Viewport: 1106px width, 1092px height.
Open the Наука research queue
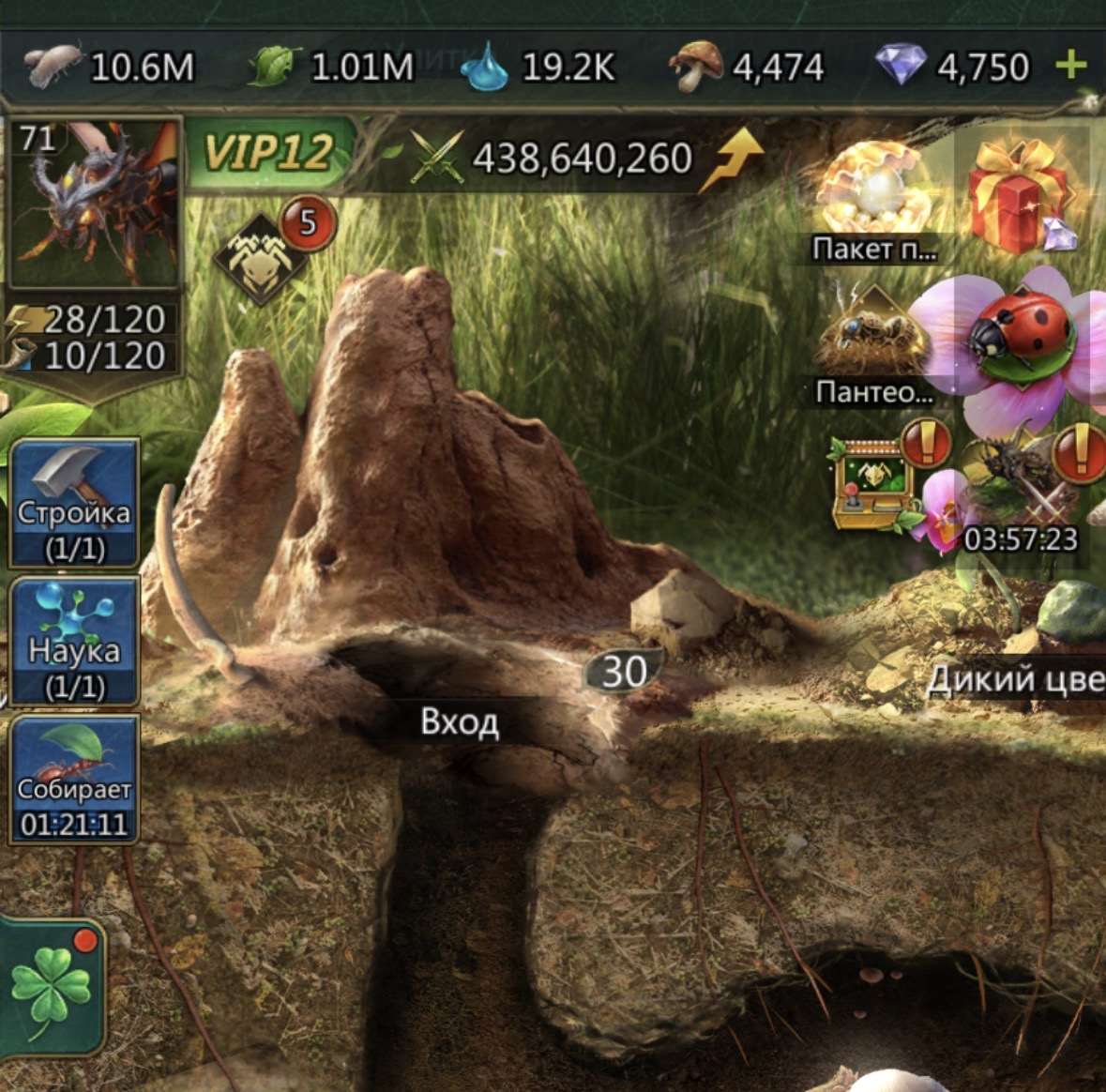(75, 642)
